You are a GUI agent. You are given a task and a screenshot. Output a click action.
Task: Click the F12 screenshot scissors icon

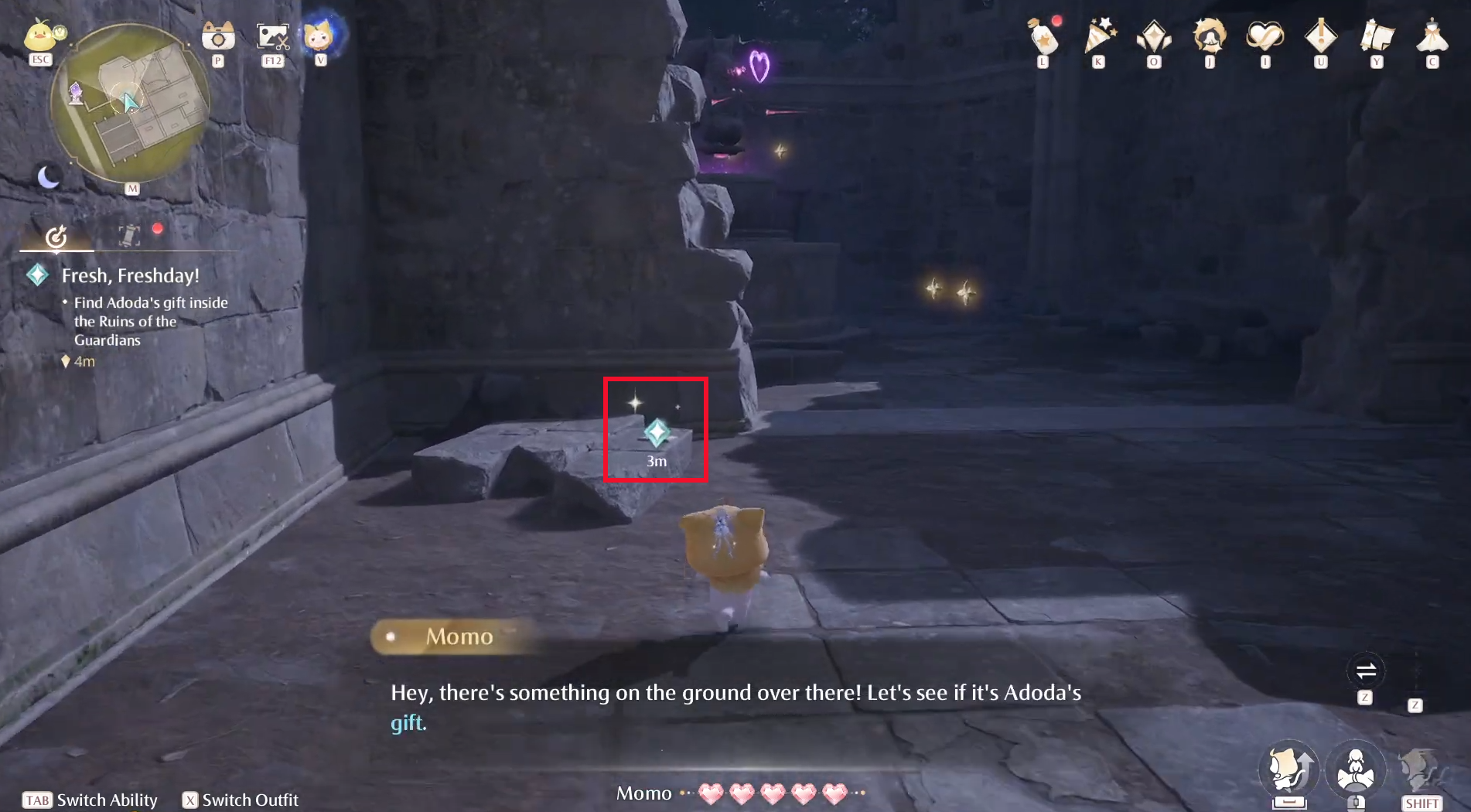click(x=271, y=35)
